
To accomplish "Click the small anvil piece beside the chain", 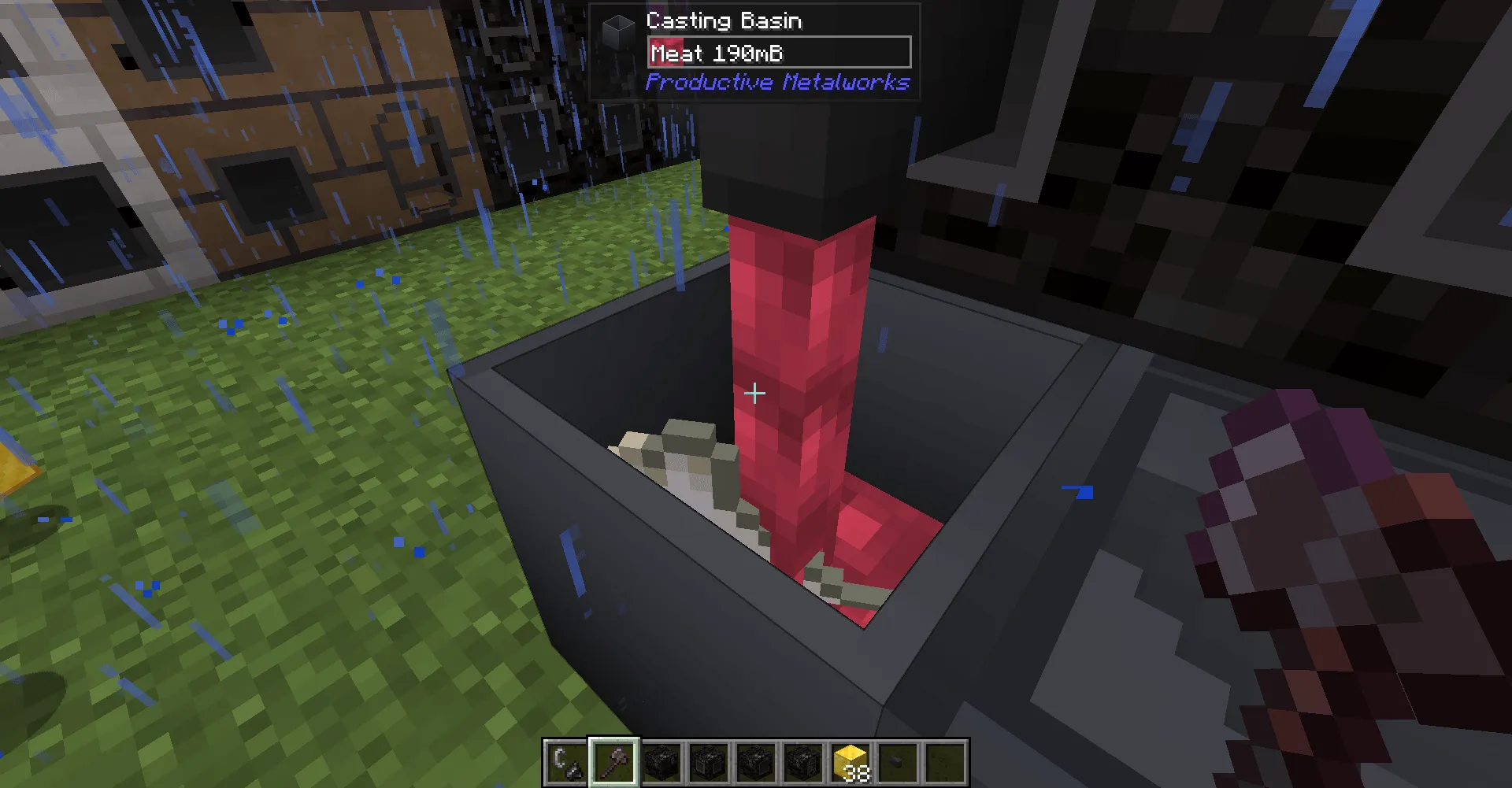I will 573,770.
